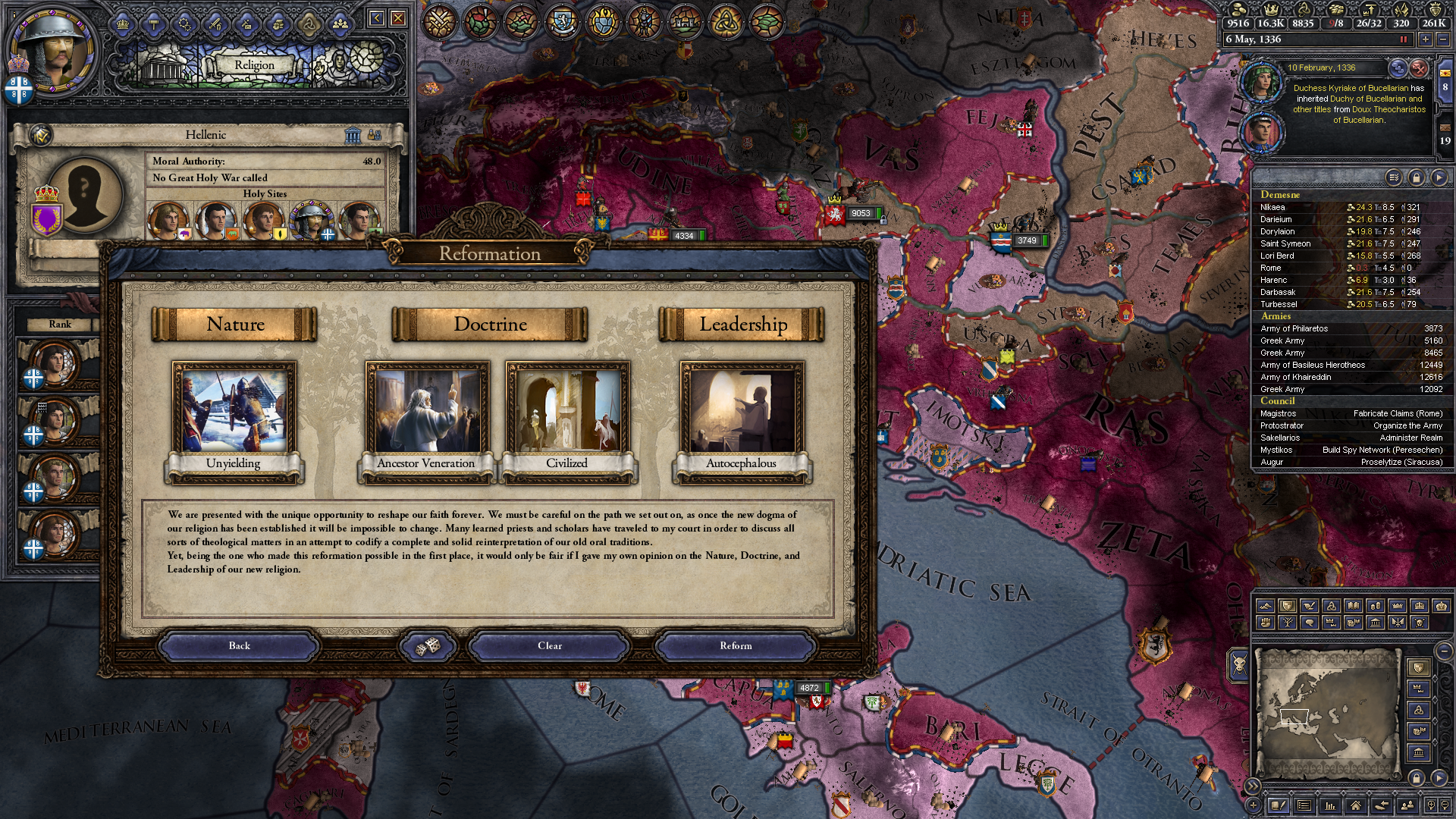This screenshot has width=1456, height=819.
Task: Pick the Civilized doctrine tile
Action: (x=567, y=421)
